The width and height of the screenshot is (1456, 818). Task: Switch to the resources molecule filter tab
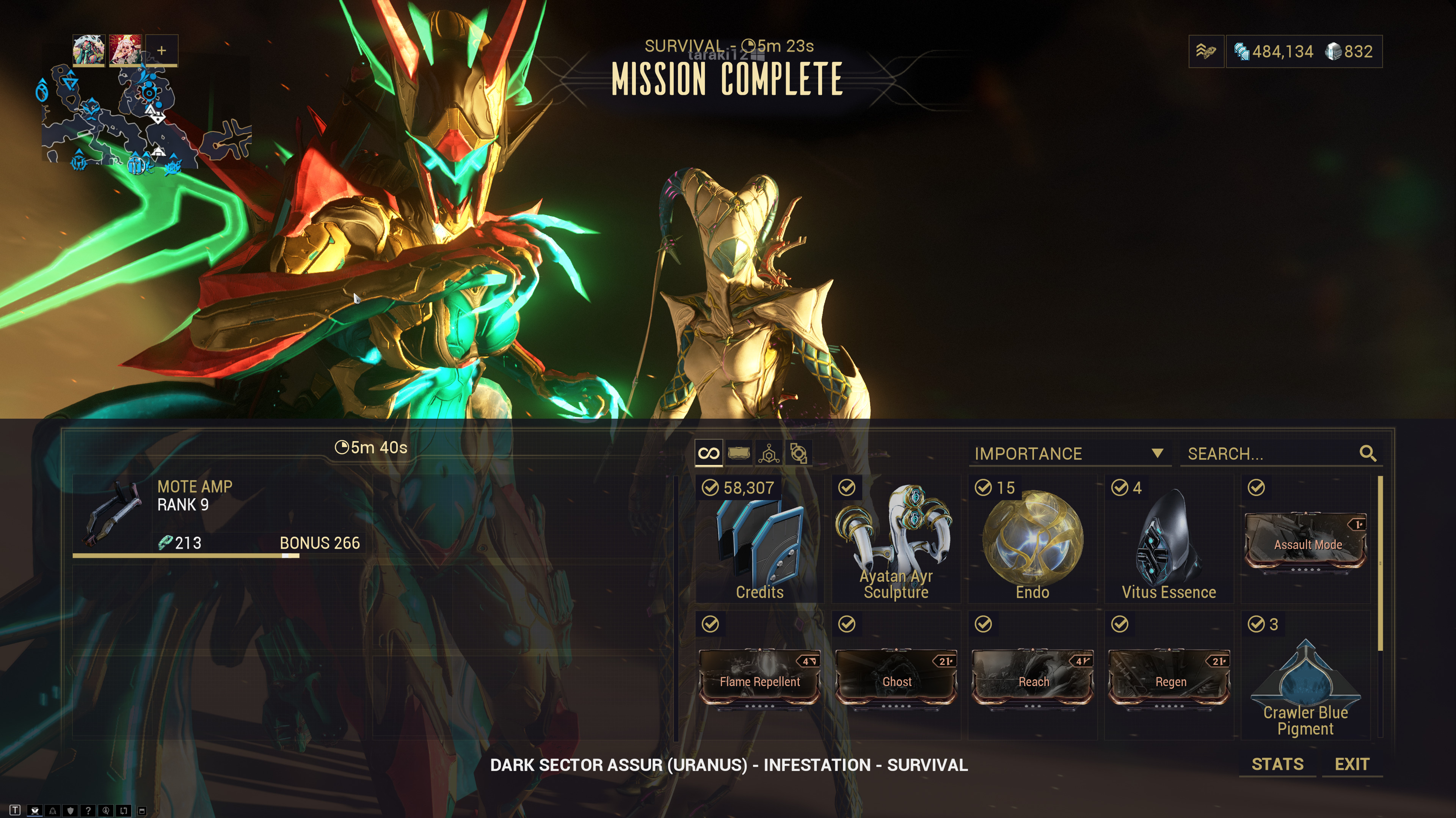769,453
